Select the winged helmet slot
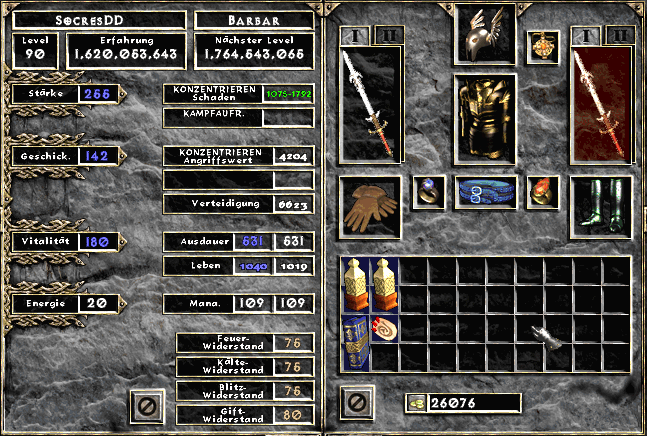Image resolution: width=647 pixels, height=436 pixels. (x=484, y=34)
